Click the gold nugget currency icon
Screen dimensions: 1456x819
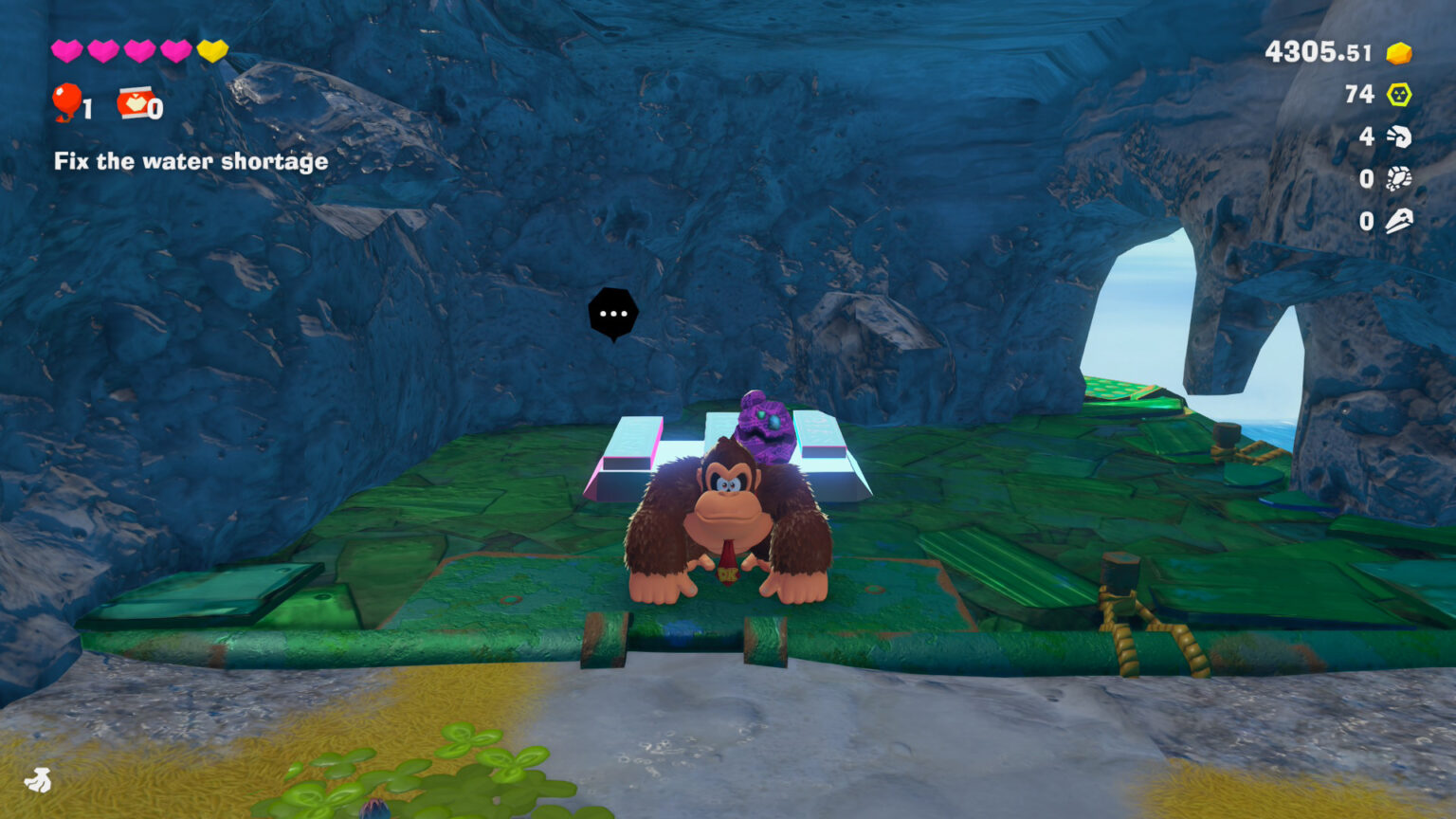(1398, 52)
